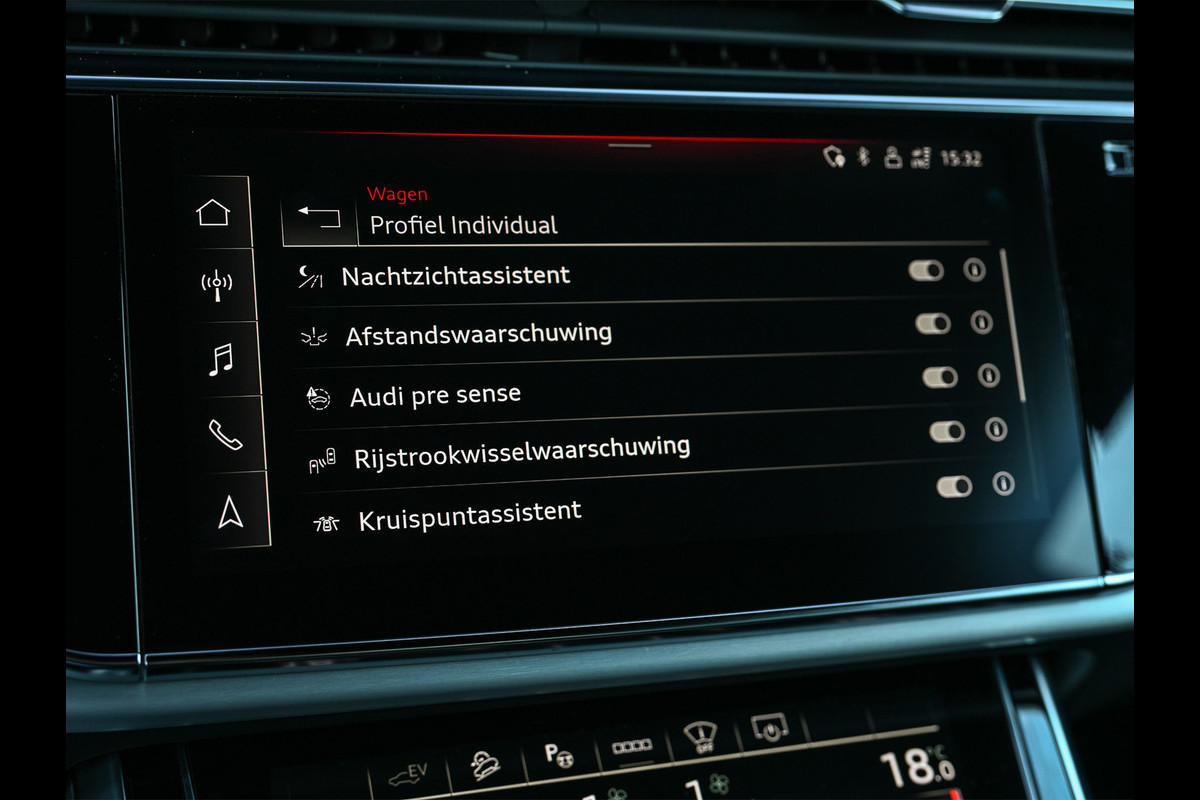Toggle the Audi pre sense switch

940,377
